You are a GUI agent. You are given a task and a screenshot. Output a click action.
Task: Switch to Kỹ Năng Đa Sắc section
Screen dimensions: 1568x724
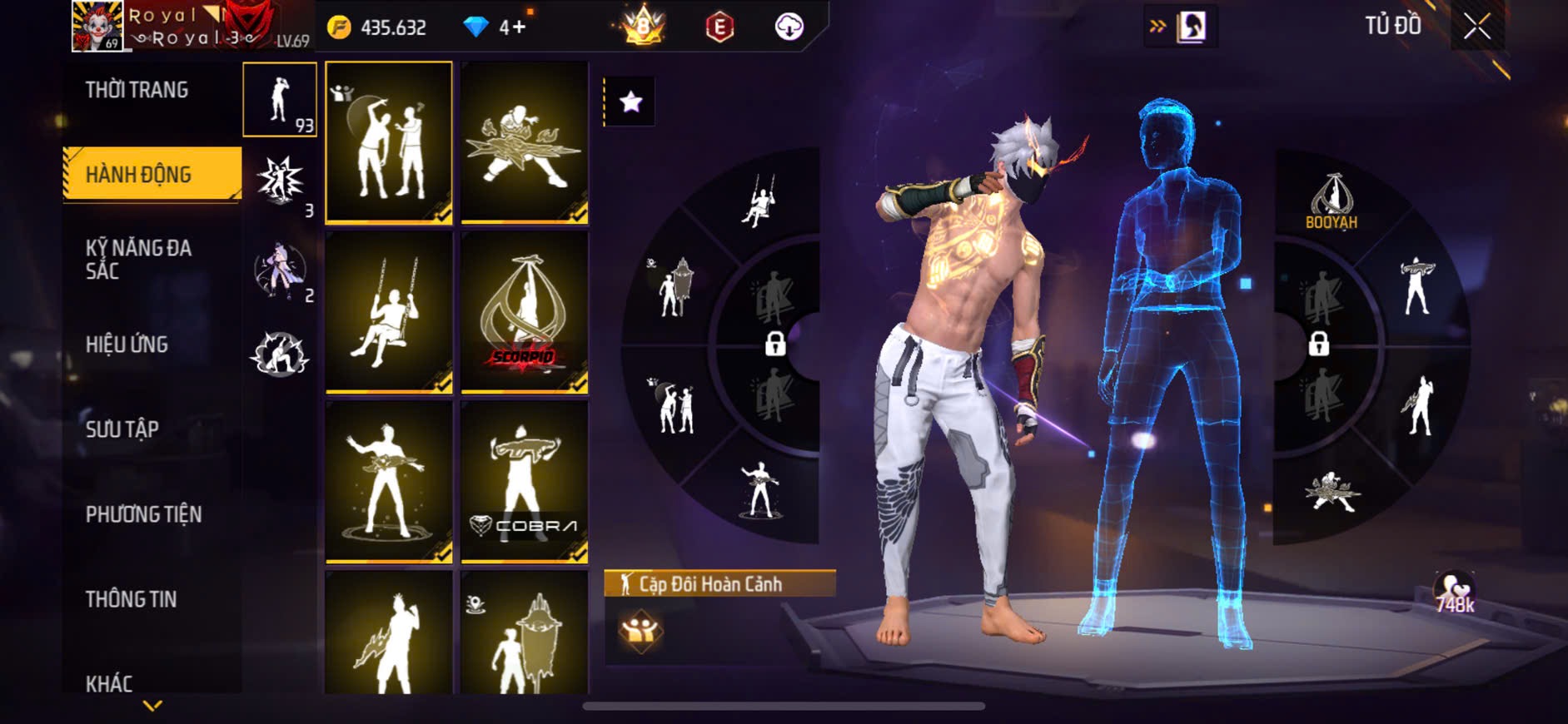point(138,260)
